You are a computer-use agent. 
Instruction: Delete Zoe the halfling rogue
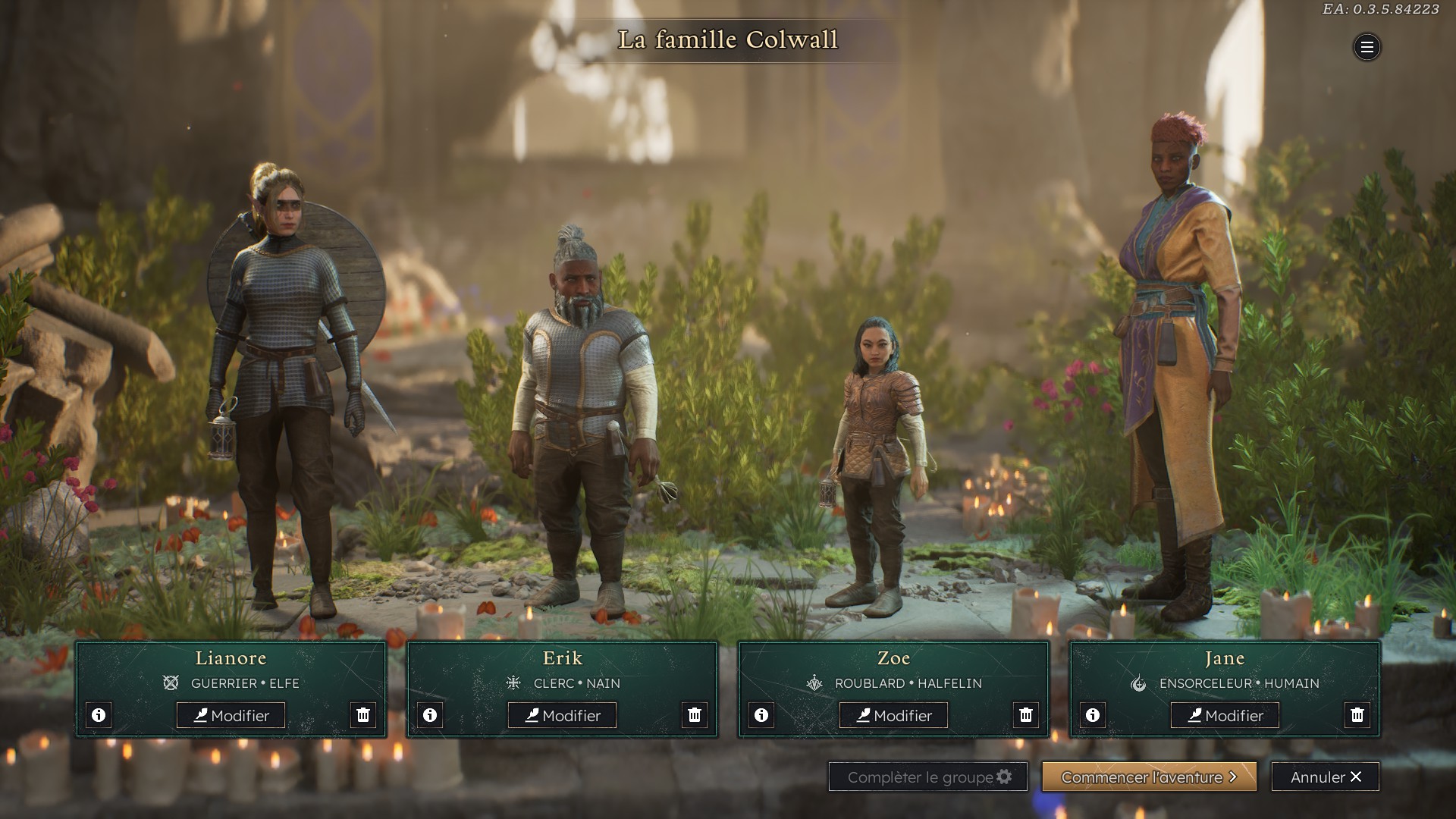coord(1026,715)
